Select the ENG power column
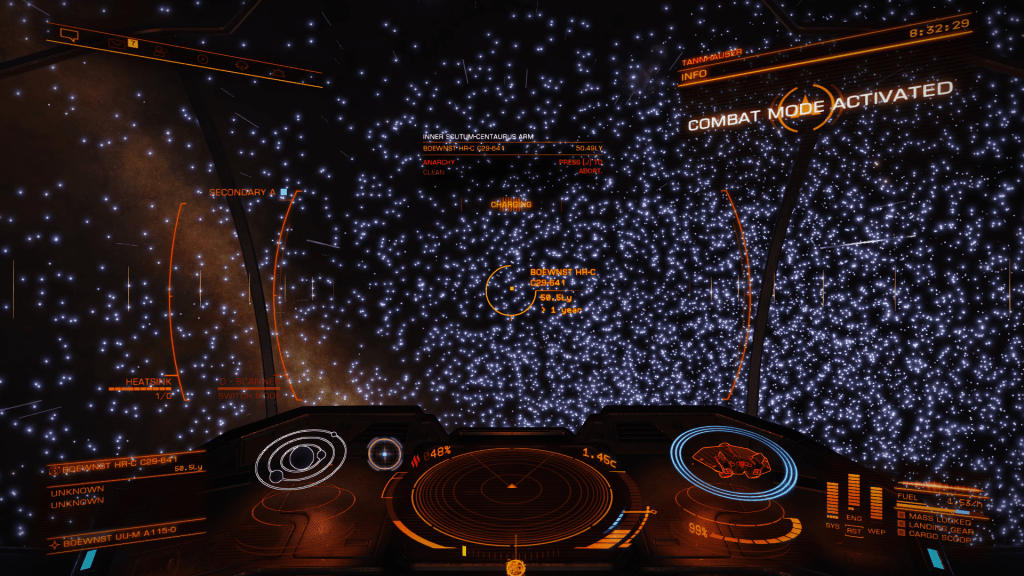1024x576 pixels. click(x=853, y=492)
